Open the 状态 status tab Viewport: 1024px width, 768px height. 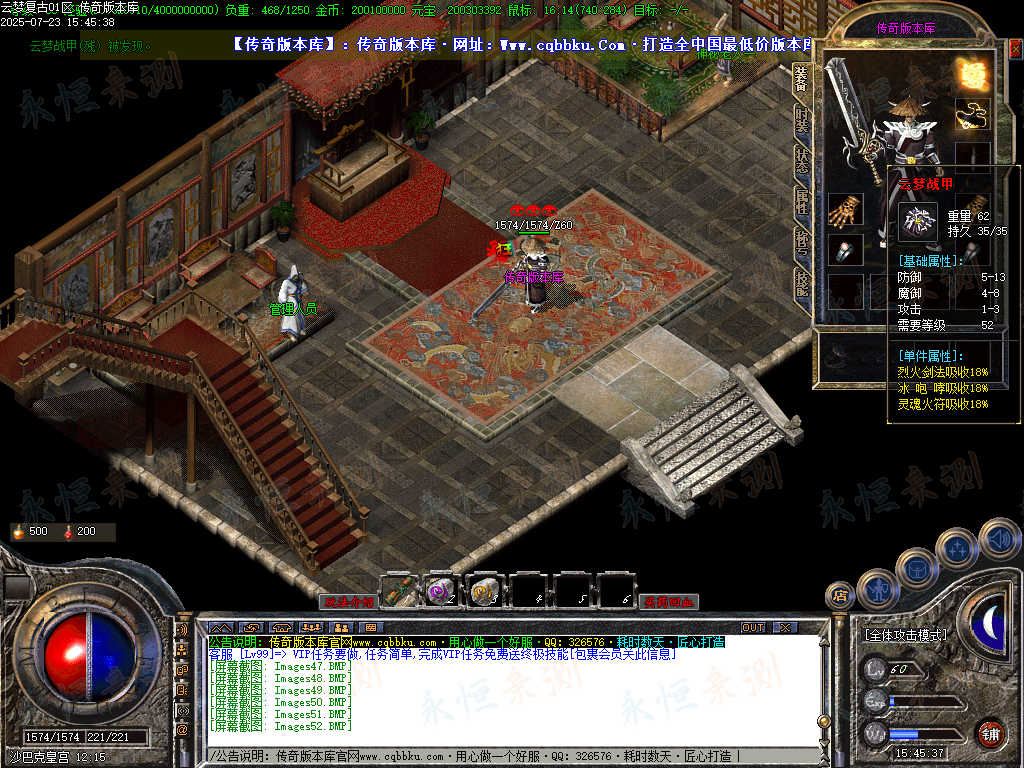(x=801, y=160)
